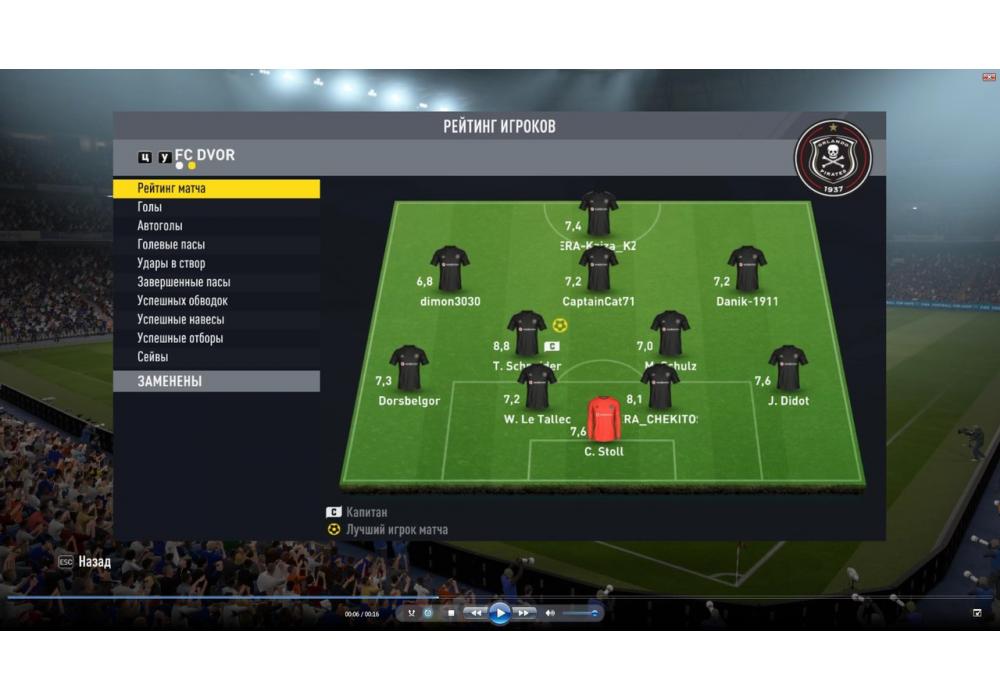This screenshot has width=1000, height=700.
Task: Select goalkeeper C. Stoll's red shirt
Action: point(603,419)
